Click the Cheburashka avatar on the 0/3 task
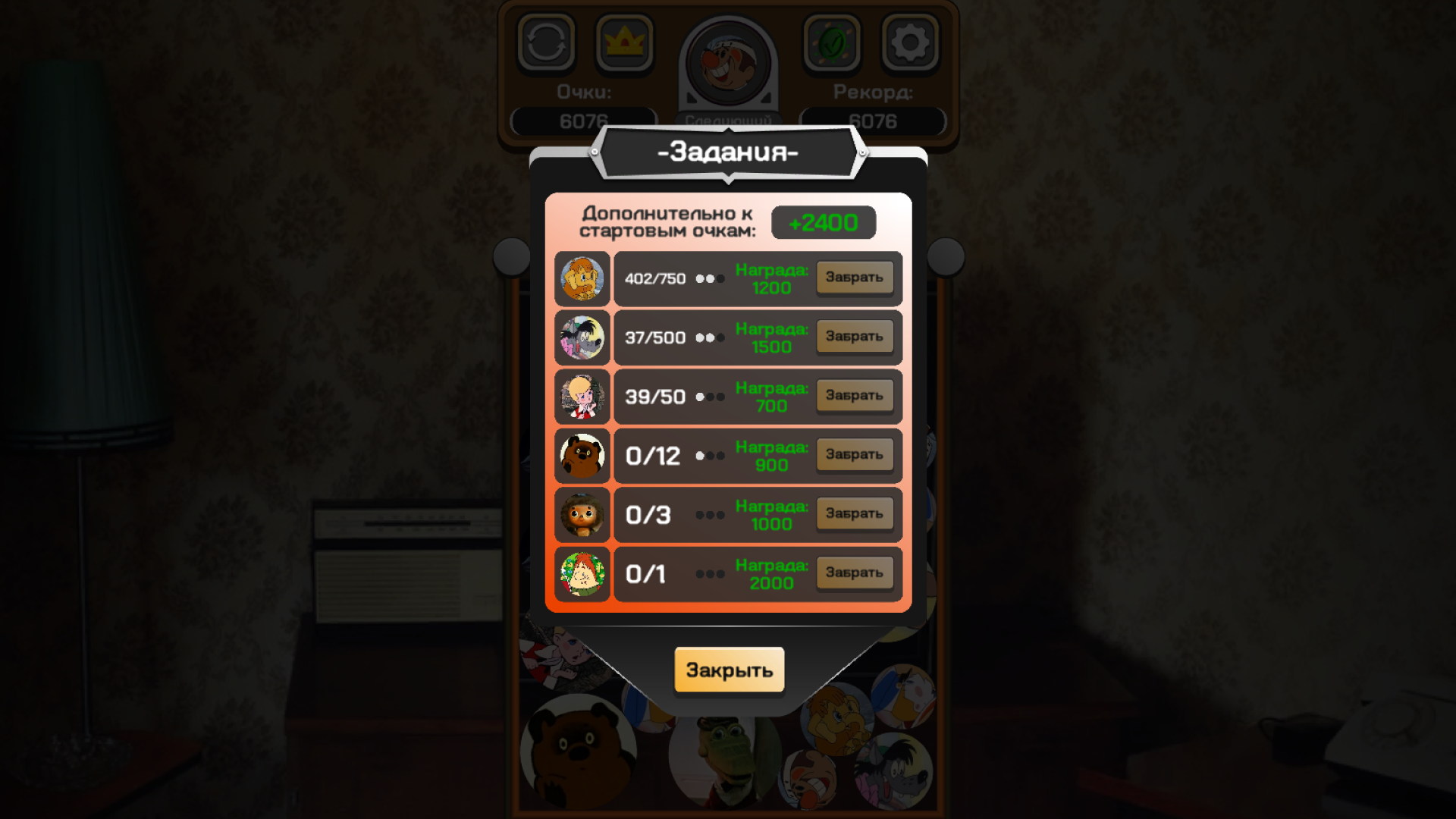The width and height of the screenshot is (1456, 819). click(x=582, y=514)
